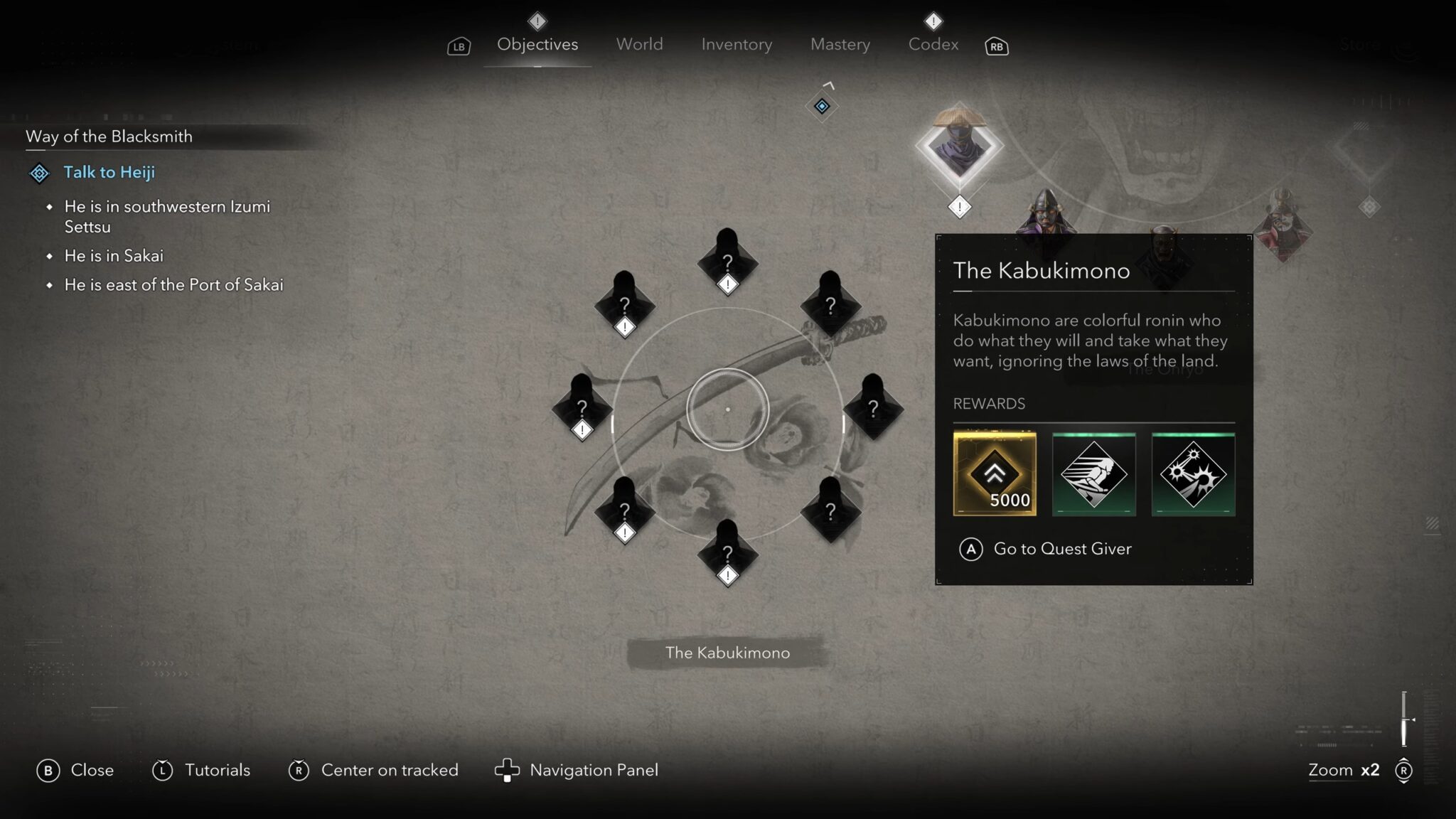Select the hatted Kabukimono quest giver portrait
The width and height of the screenshot is (1456, 819).
click(x=959, y=146)
